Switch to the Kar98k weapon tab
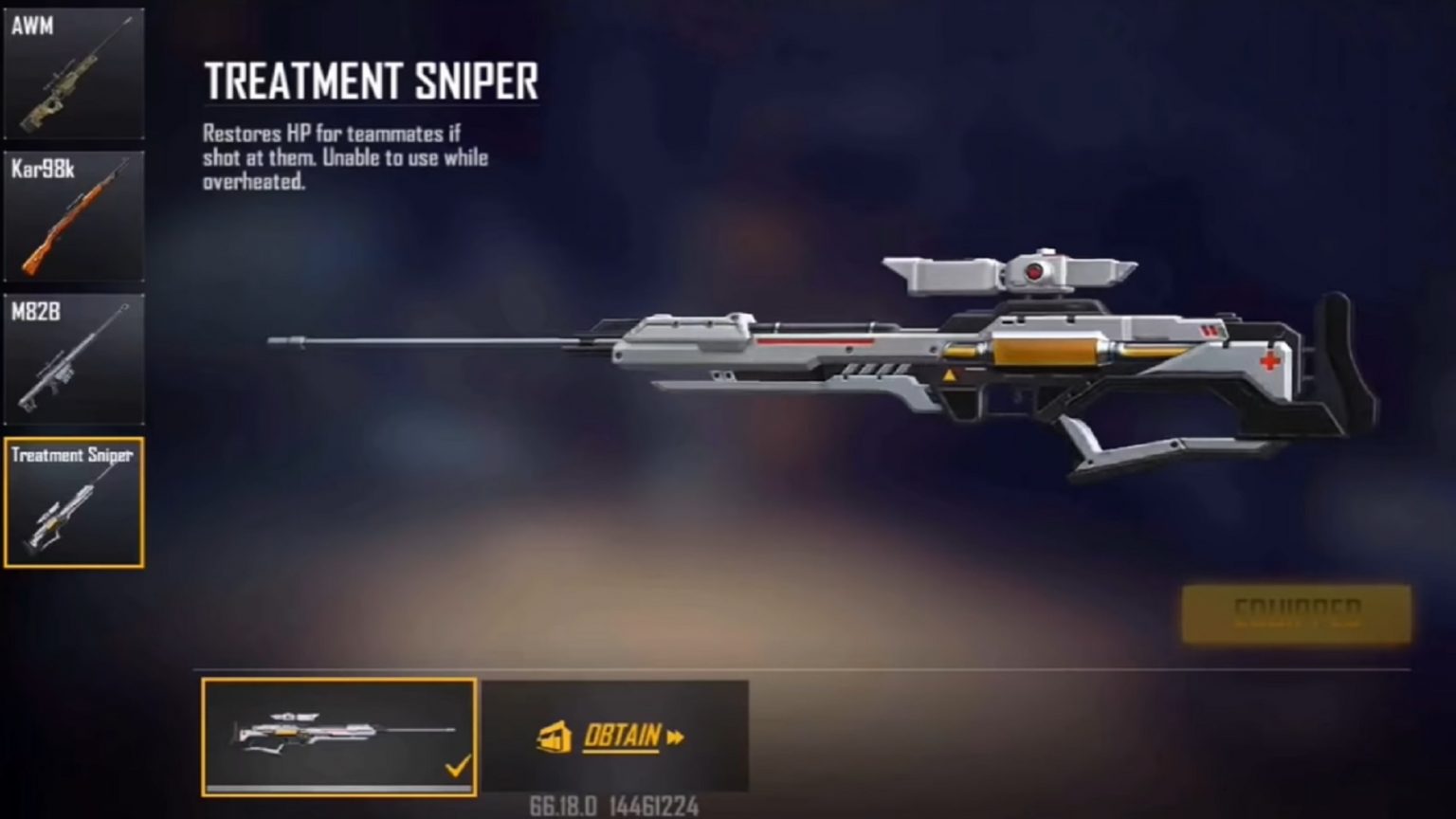 point(74,216)
